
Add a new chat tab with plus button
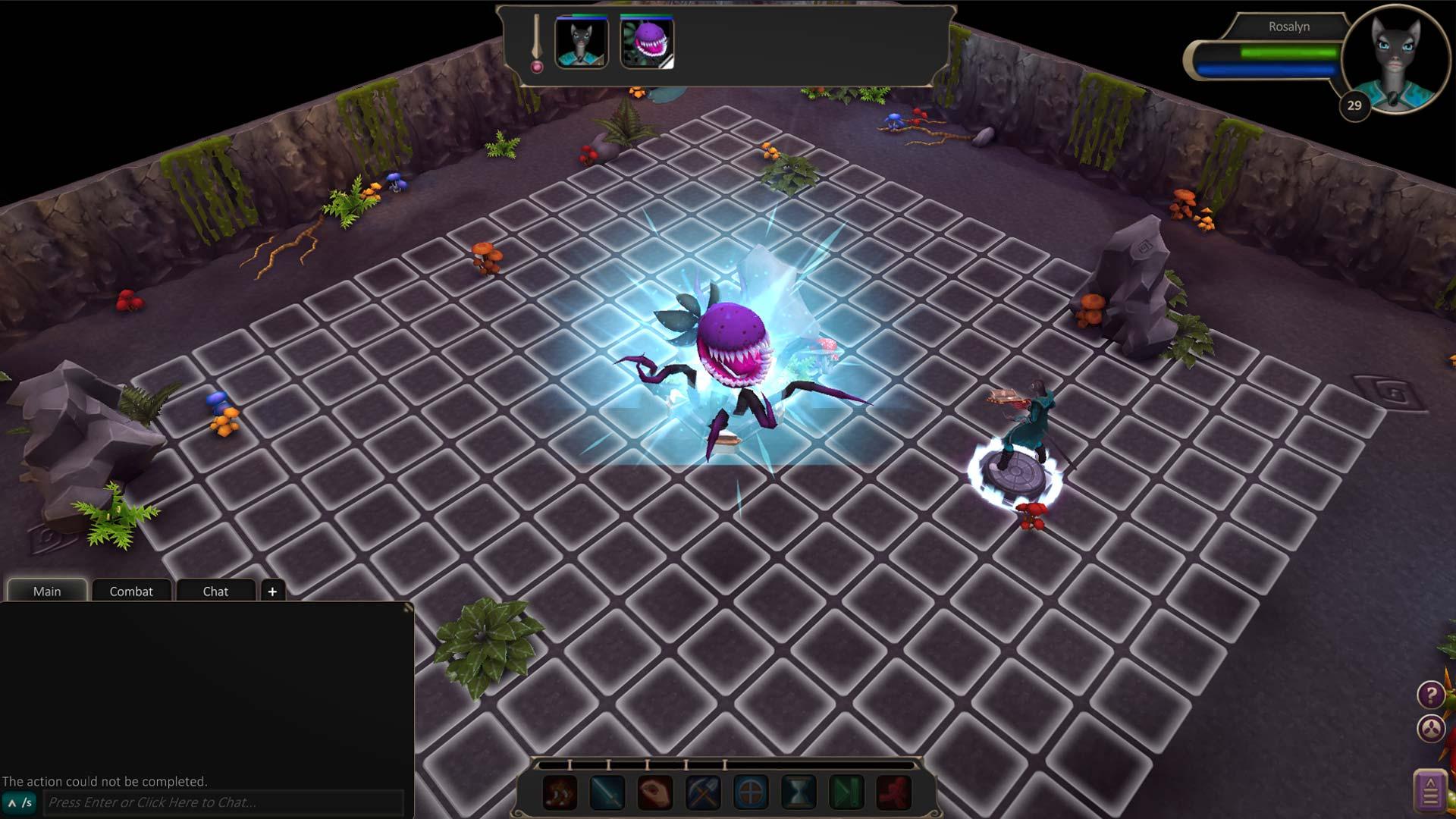272,591
